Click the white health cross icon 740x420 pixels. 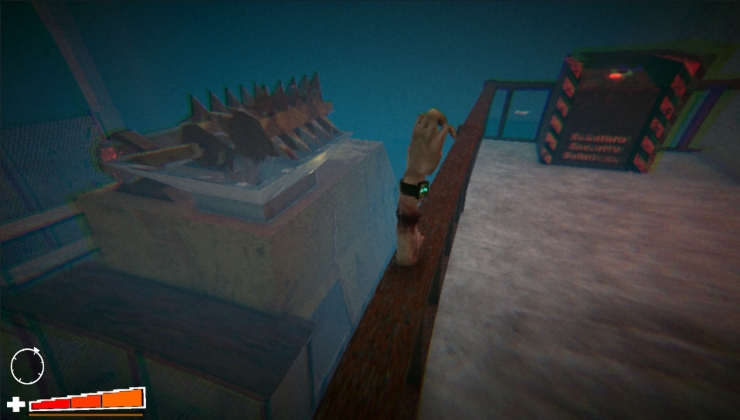16,405
